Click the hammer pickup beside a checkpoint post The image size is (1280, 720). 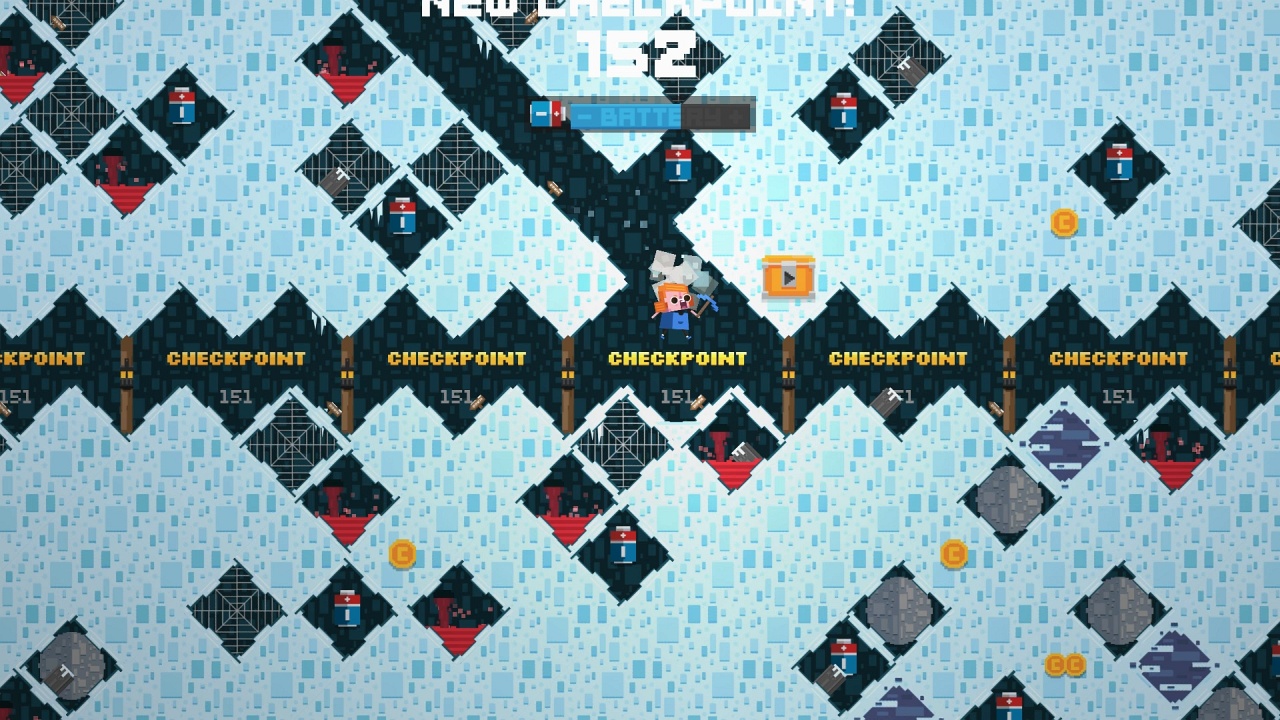click(700, 404)
